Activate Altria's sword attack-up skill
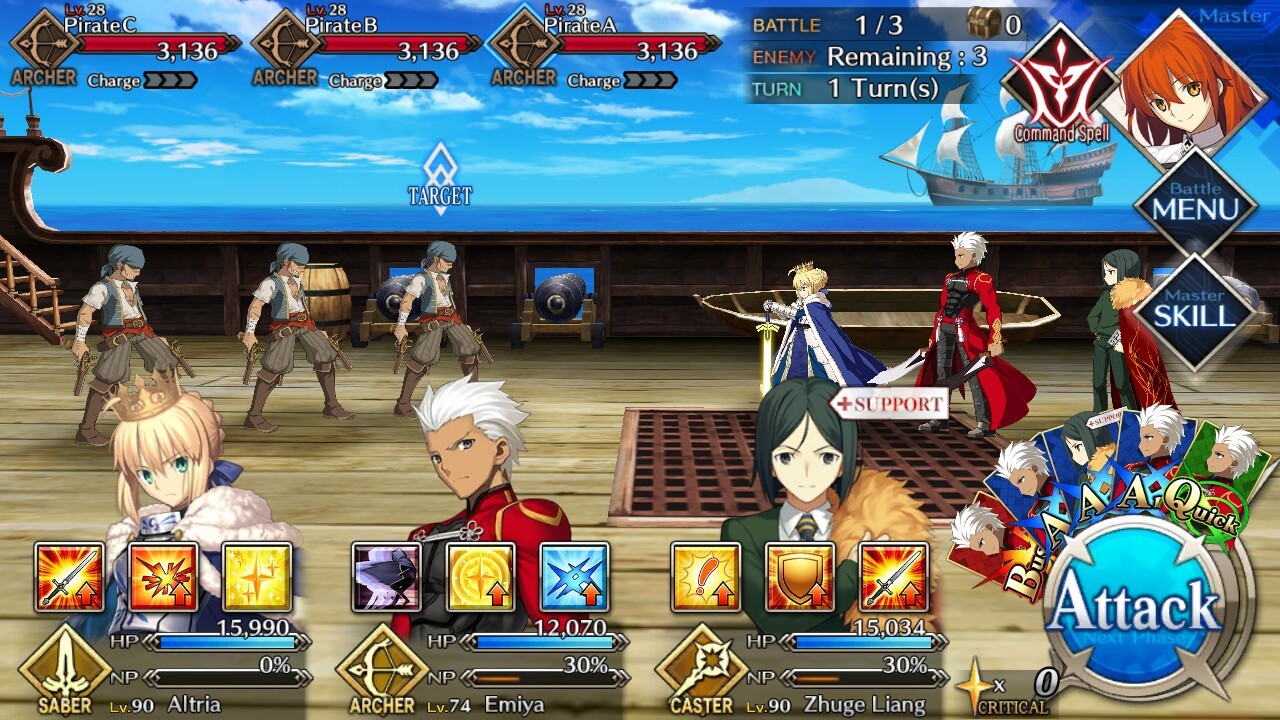Image resolution: width=1280 pixels, height=720 pixels. coord(69,577)
